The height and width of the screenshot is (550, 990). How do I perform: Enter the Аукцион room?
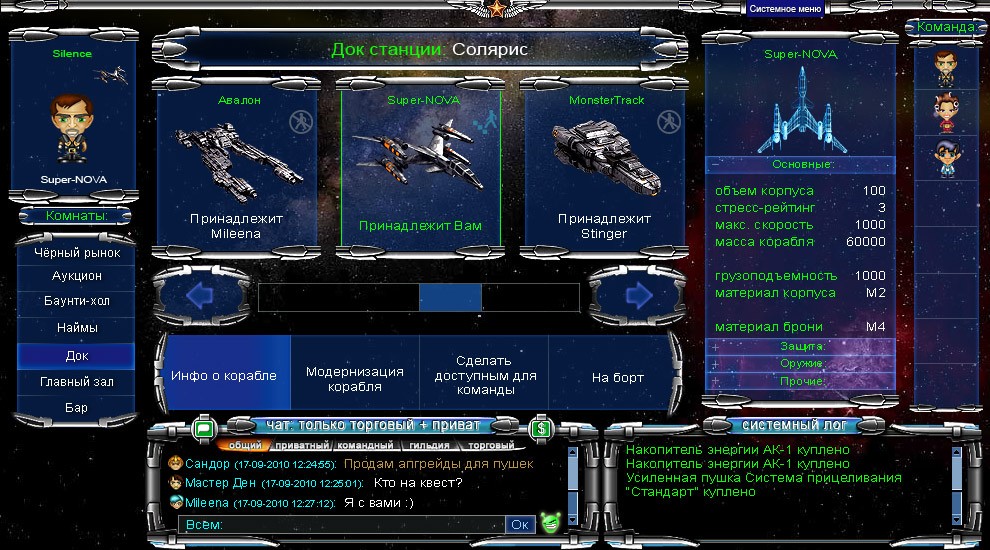point(77,275)
